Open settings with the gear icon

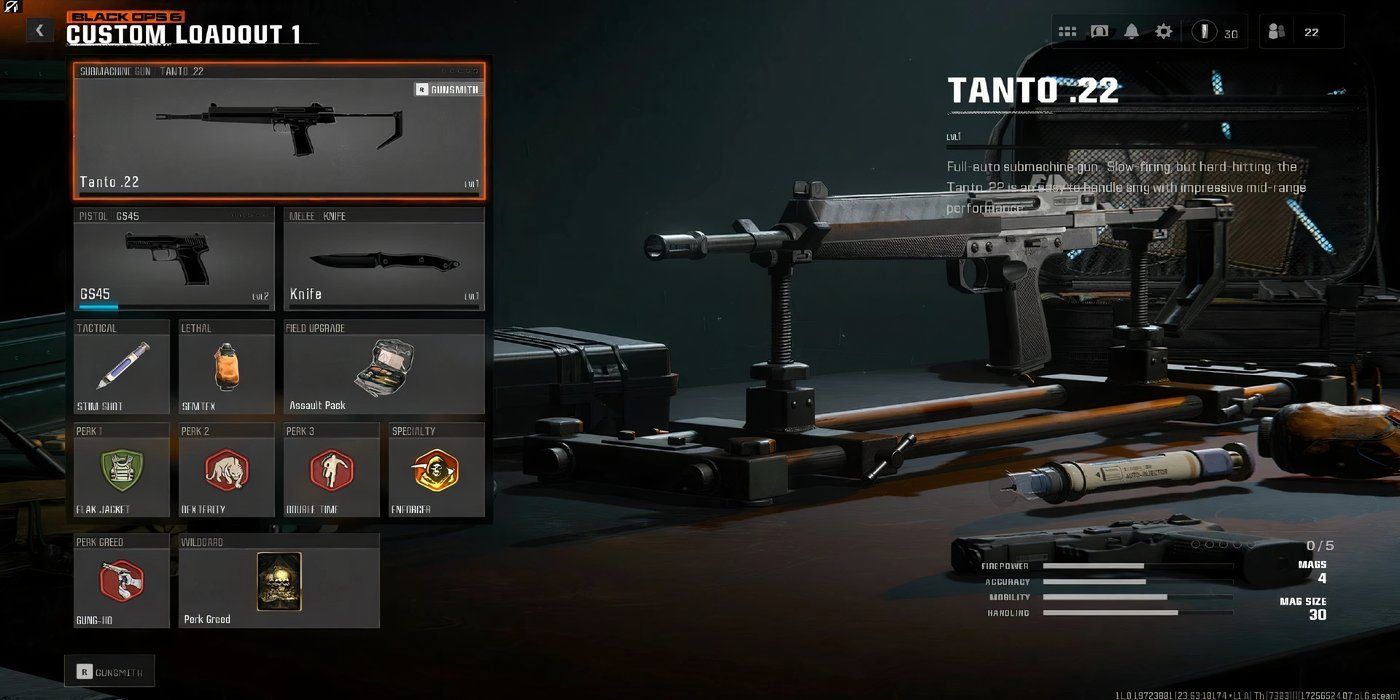tap(1163, 32)
